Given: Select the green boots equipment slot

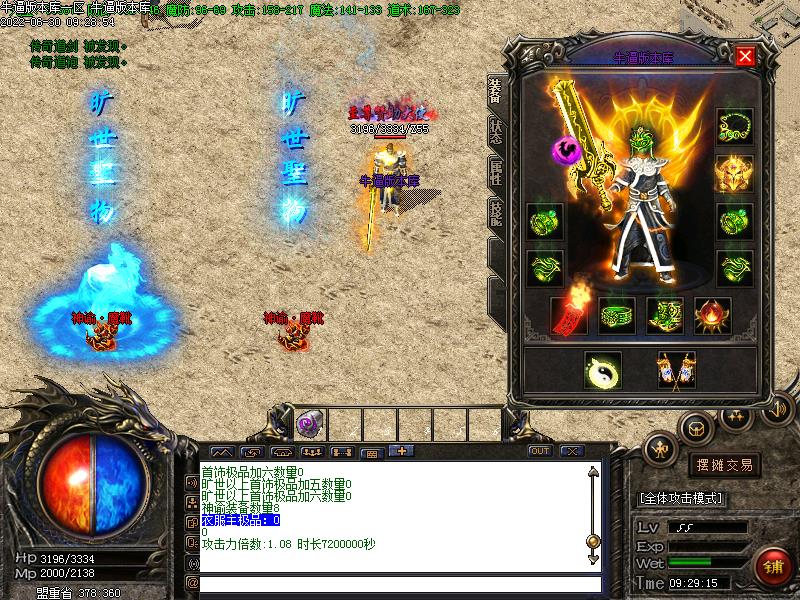Looking at the screenshot, I should pyautogui.click(x=665, y=315).
